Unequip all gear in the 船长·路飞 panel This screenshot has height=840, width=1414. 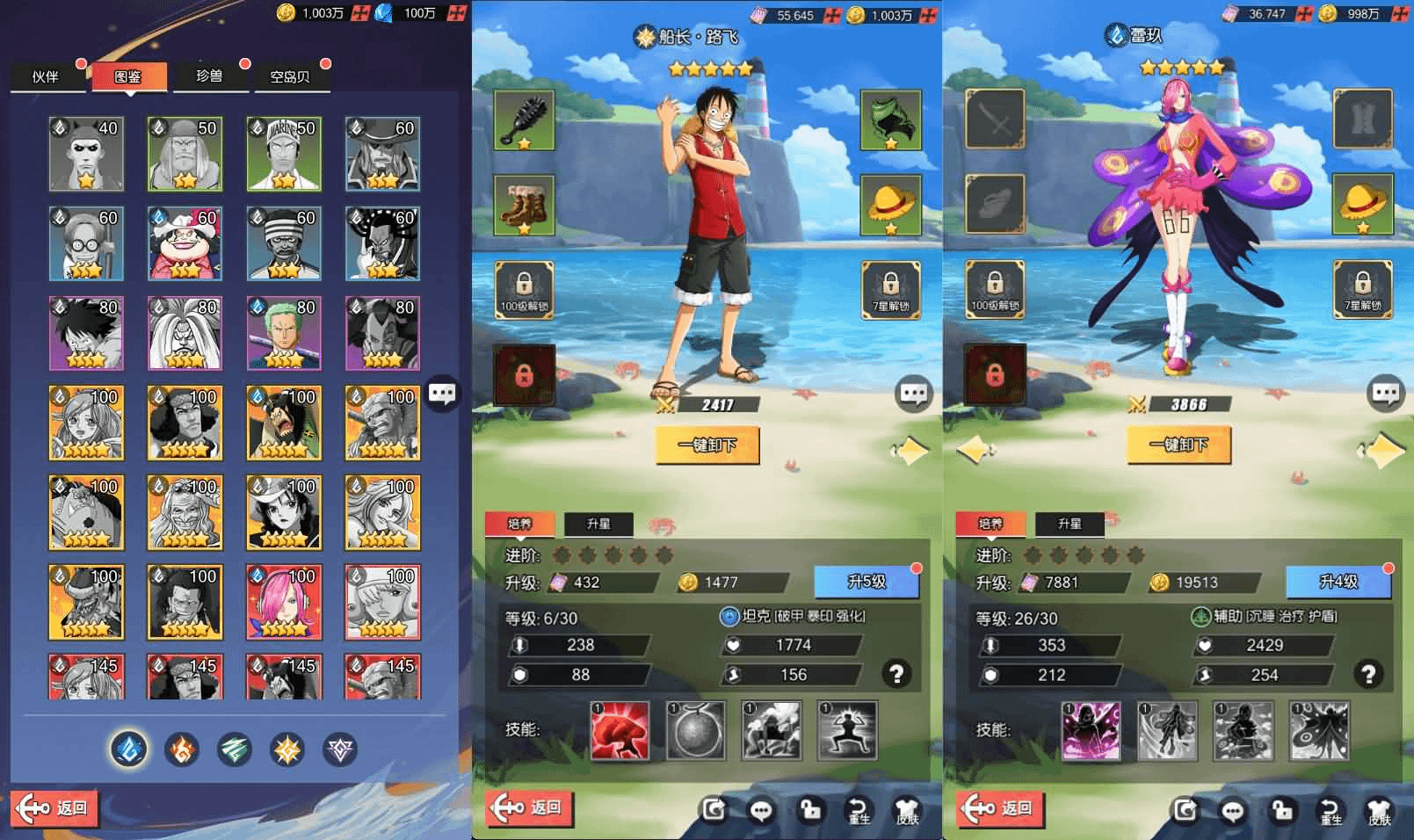tap(707, 445)
